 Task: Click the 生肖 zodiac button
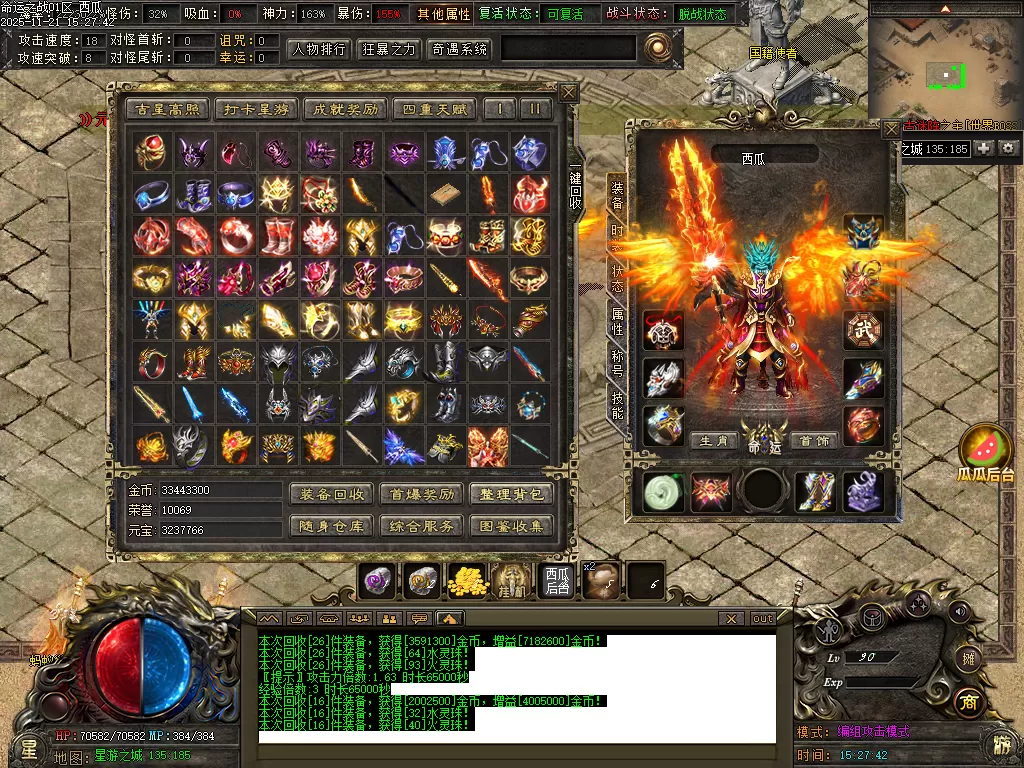714,441
